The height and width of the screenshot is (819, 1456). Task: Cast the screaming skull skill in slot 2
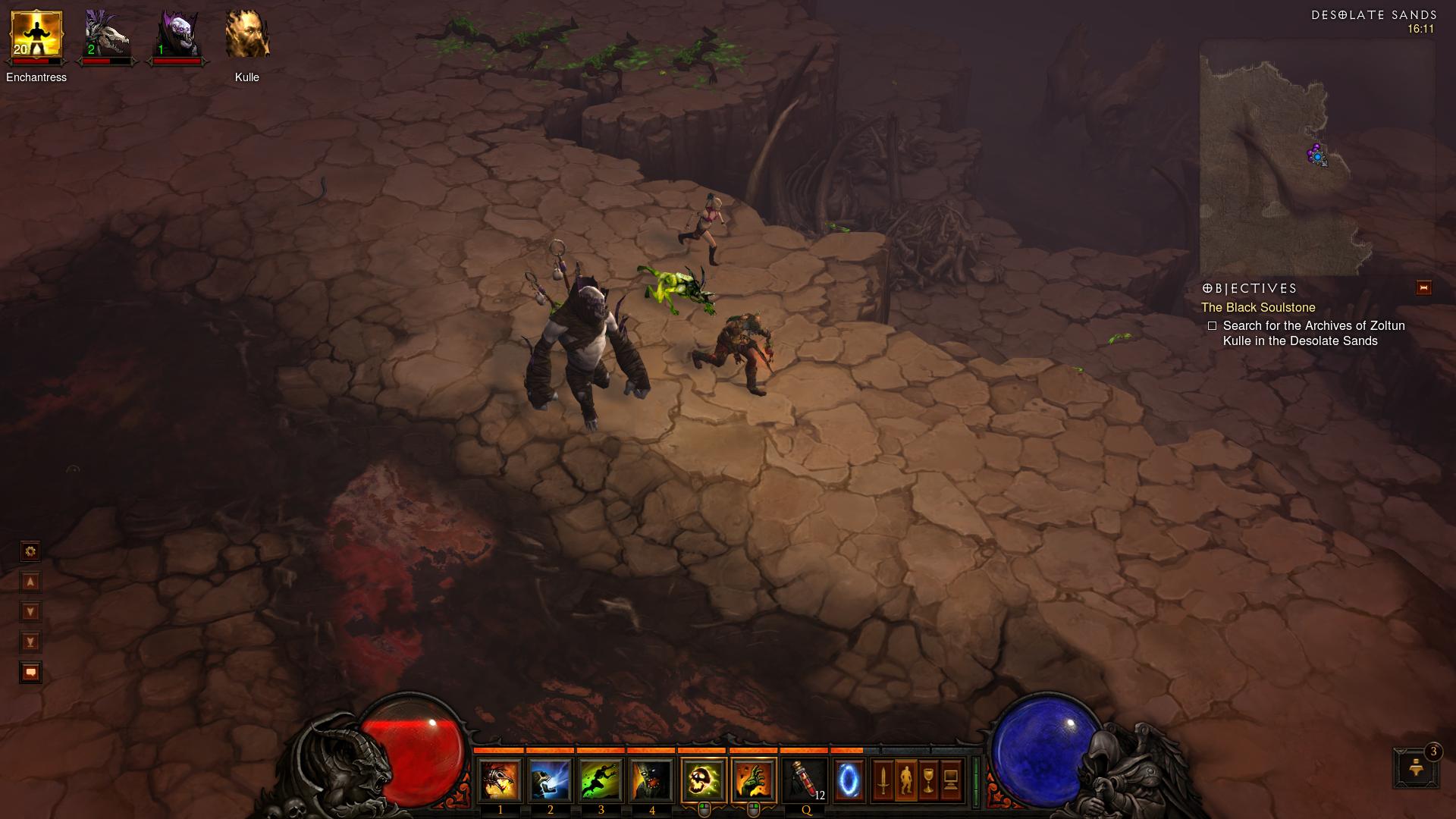tap(551, 780)
